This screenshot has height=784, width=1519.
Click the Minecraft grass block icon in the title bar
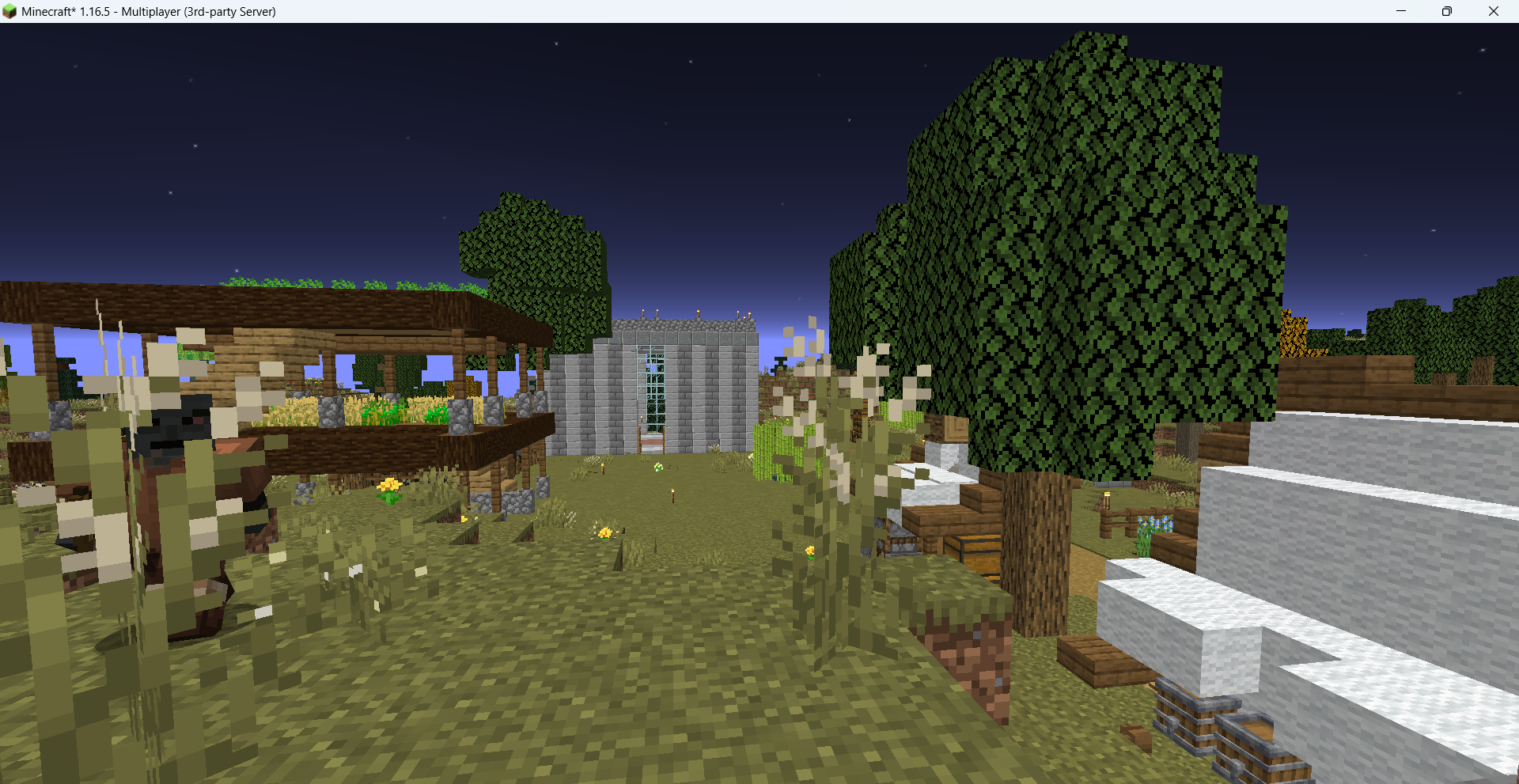[11, 11]
